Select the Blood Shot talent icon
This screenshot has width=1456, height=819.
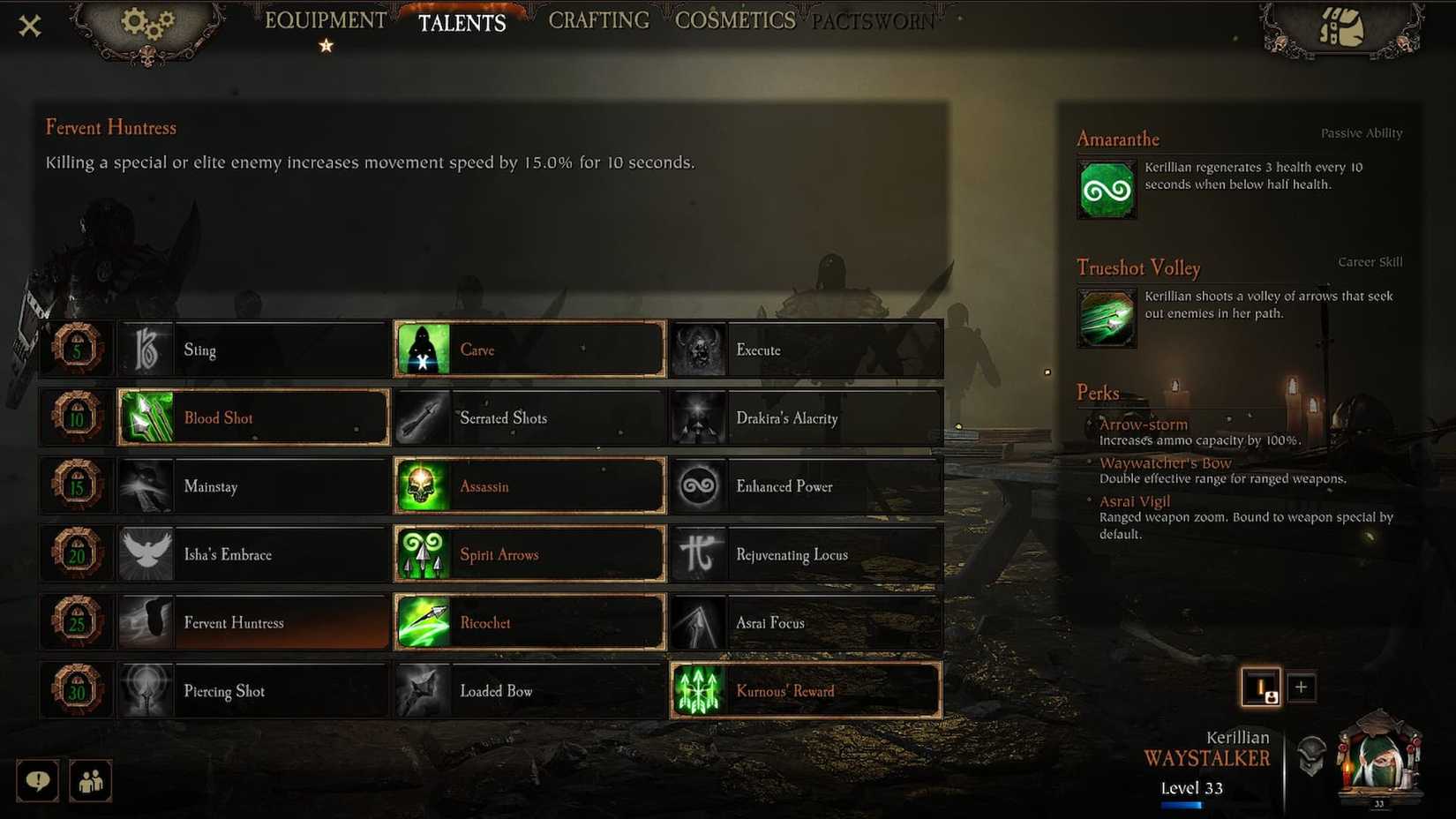[146, 417]
